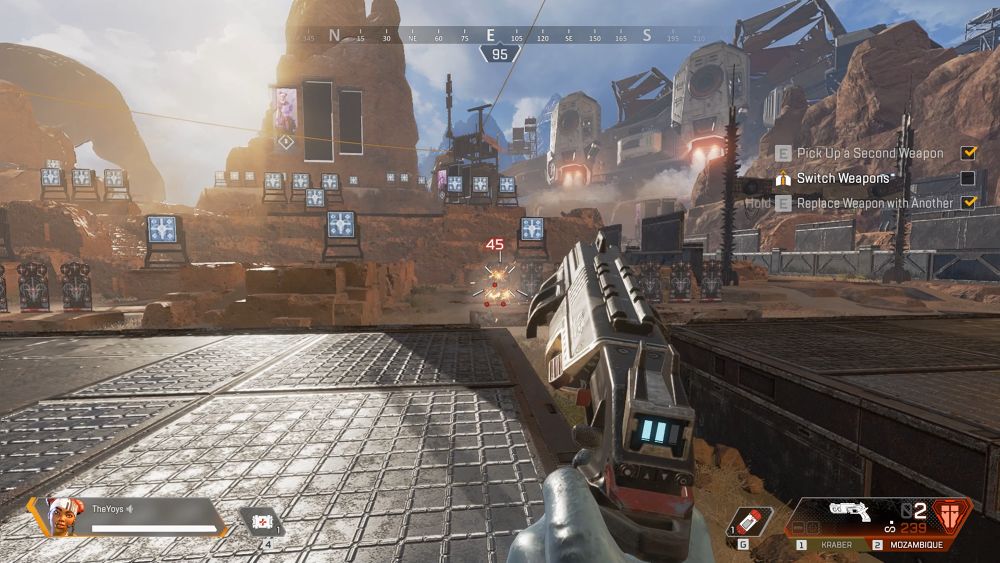Click the Switch Weapons objective checkbox

968,178
